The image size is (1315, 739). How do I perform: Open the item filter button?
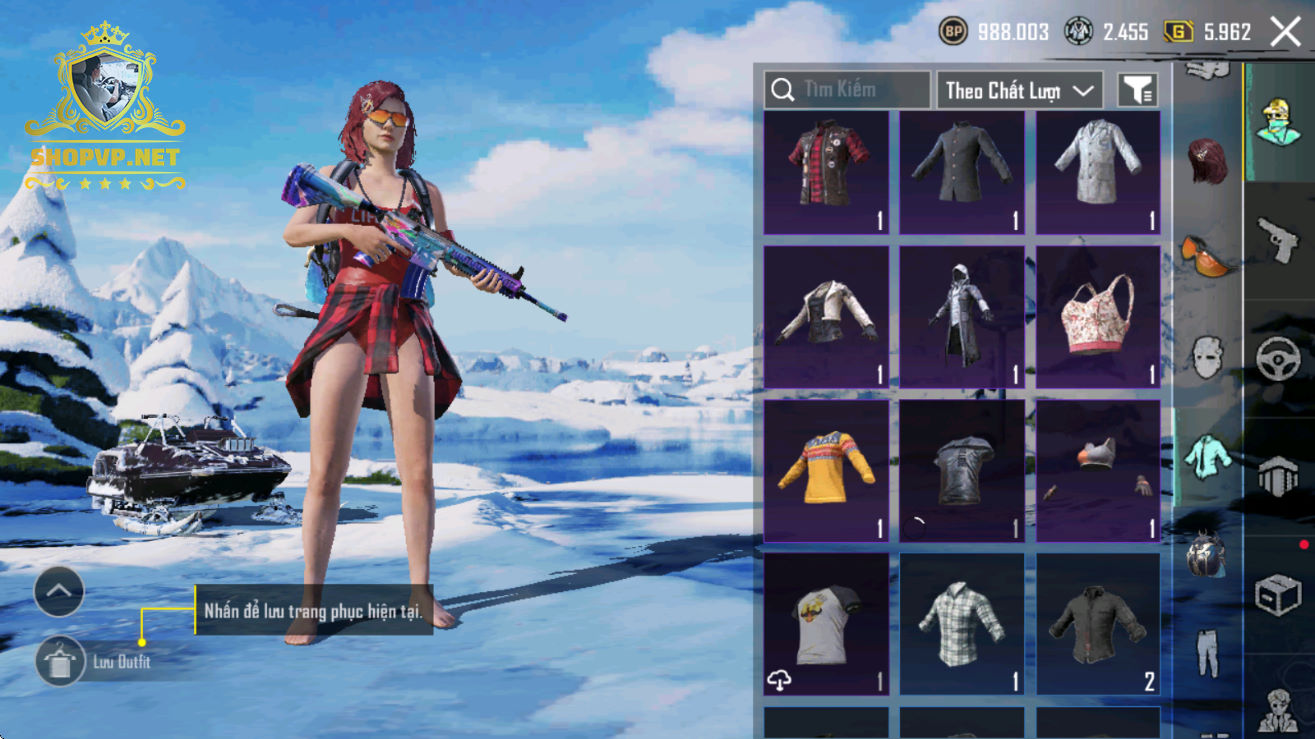point(1137,90)
